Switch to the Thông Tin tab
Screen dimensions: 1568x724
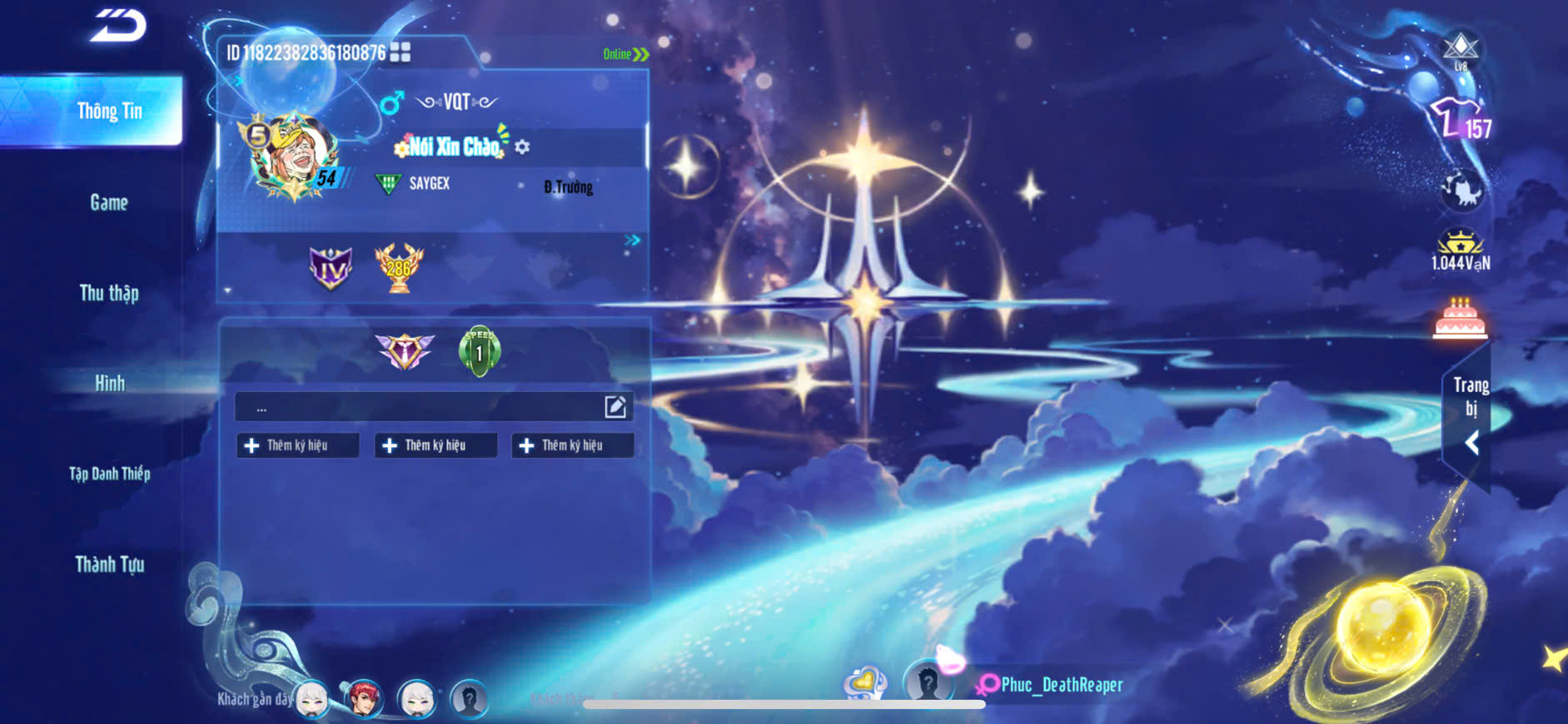click(x=109, y=112)
